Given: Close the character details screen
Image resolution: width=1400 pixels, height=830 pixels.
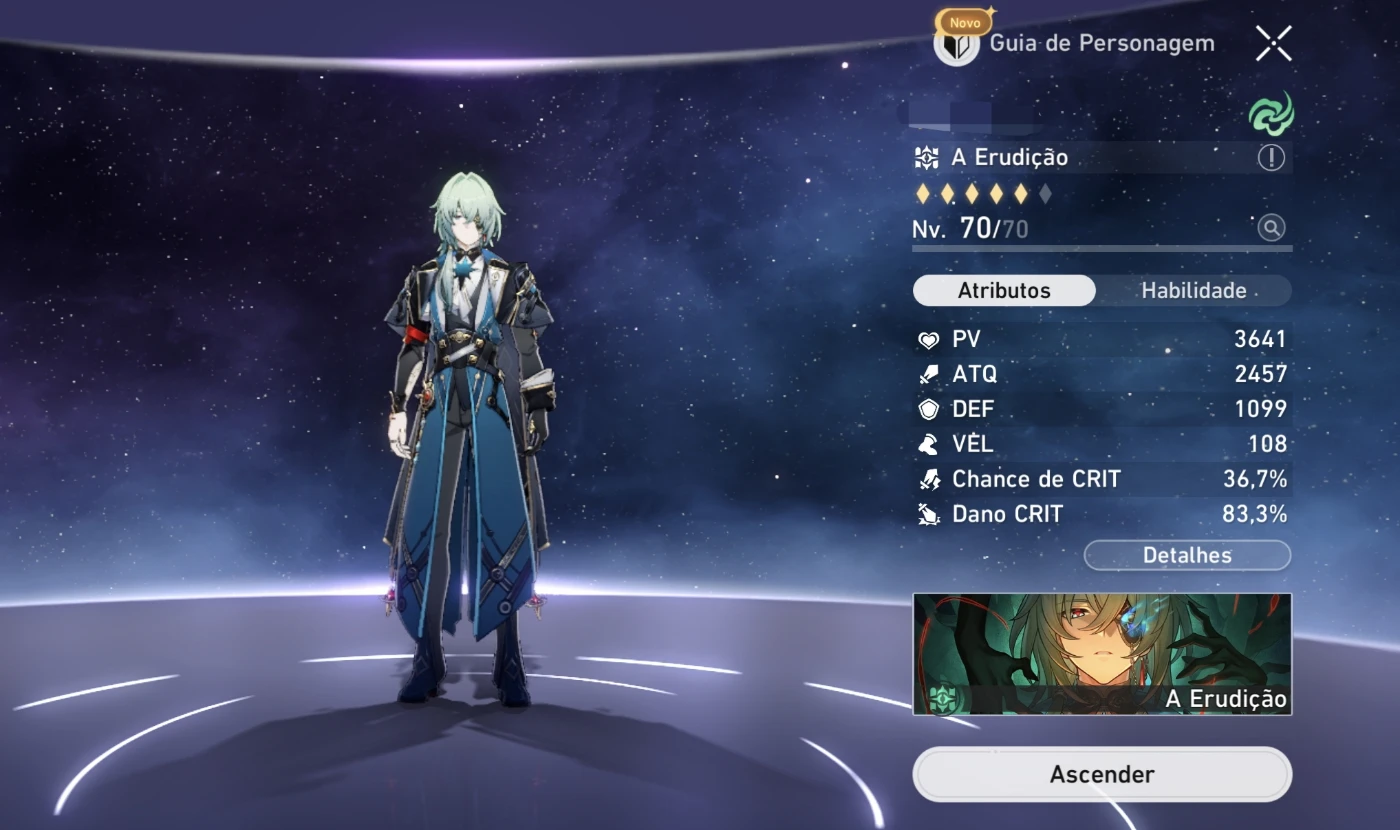Looking at the screenshot, I should (x=1273, y=43).
